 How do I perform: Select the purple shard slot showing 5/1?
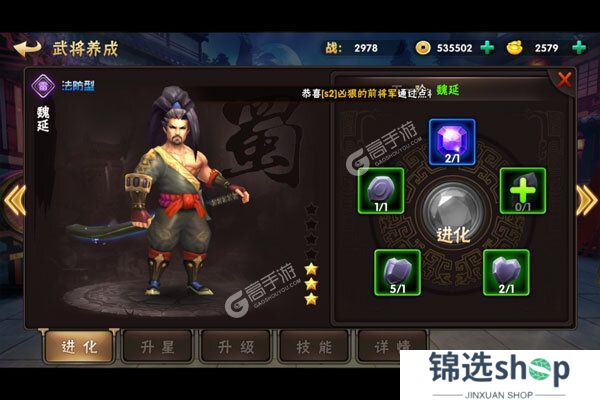[x=397, y=271]
